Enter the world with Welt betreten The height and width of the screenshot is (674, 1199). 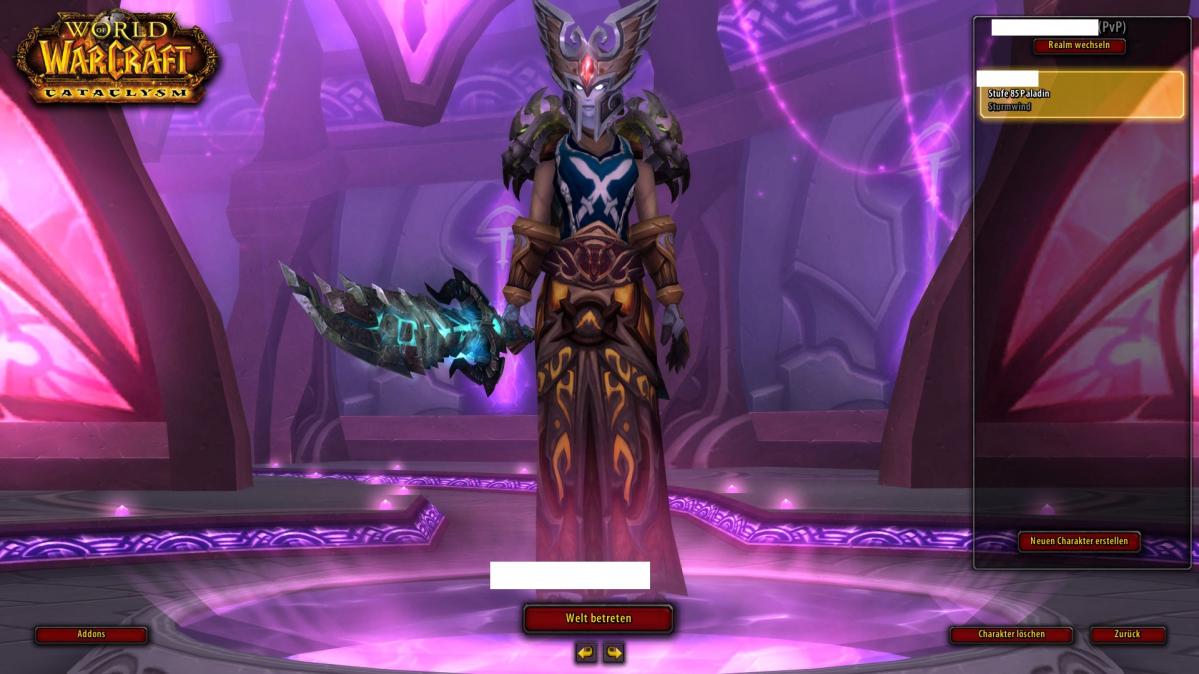point(598,618)
